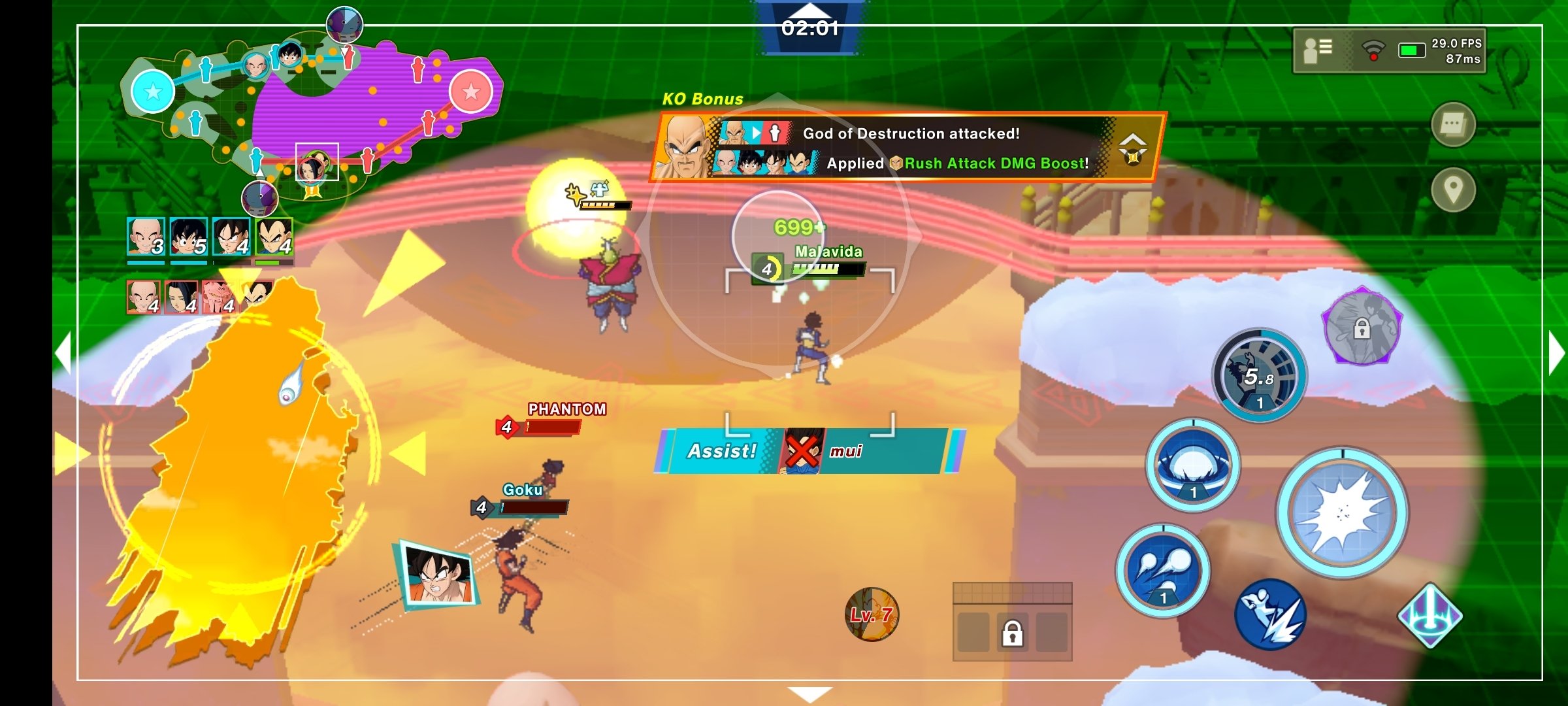Image resolution: width=1568 pixels, height=706 pixels.
Task: Click the Goku portrait callout
Action: point(438,574)
